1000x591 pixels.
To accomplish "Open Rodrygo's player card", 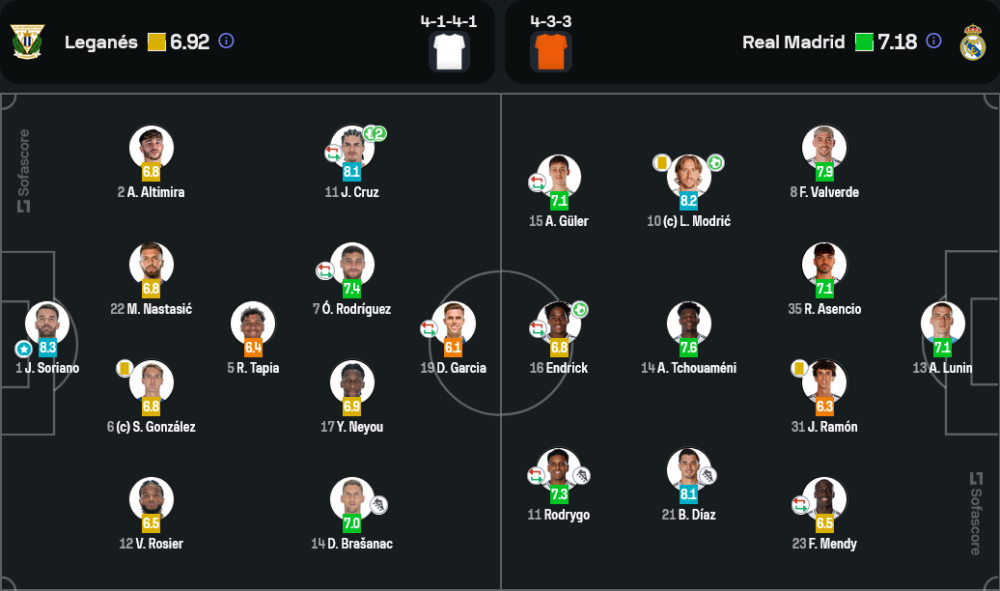I will click(x=559, y=470).
